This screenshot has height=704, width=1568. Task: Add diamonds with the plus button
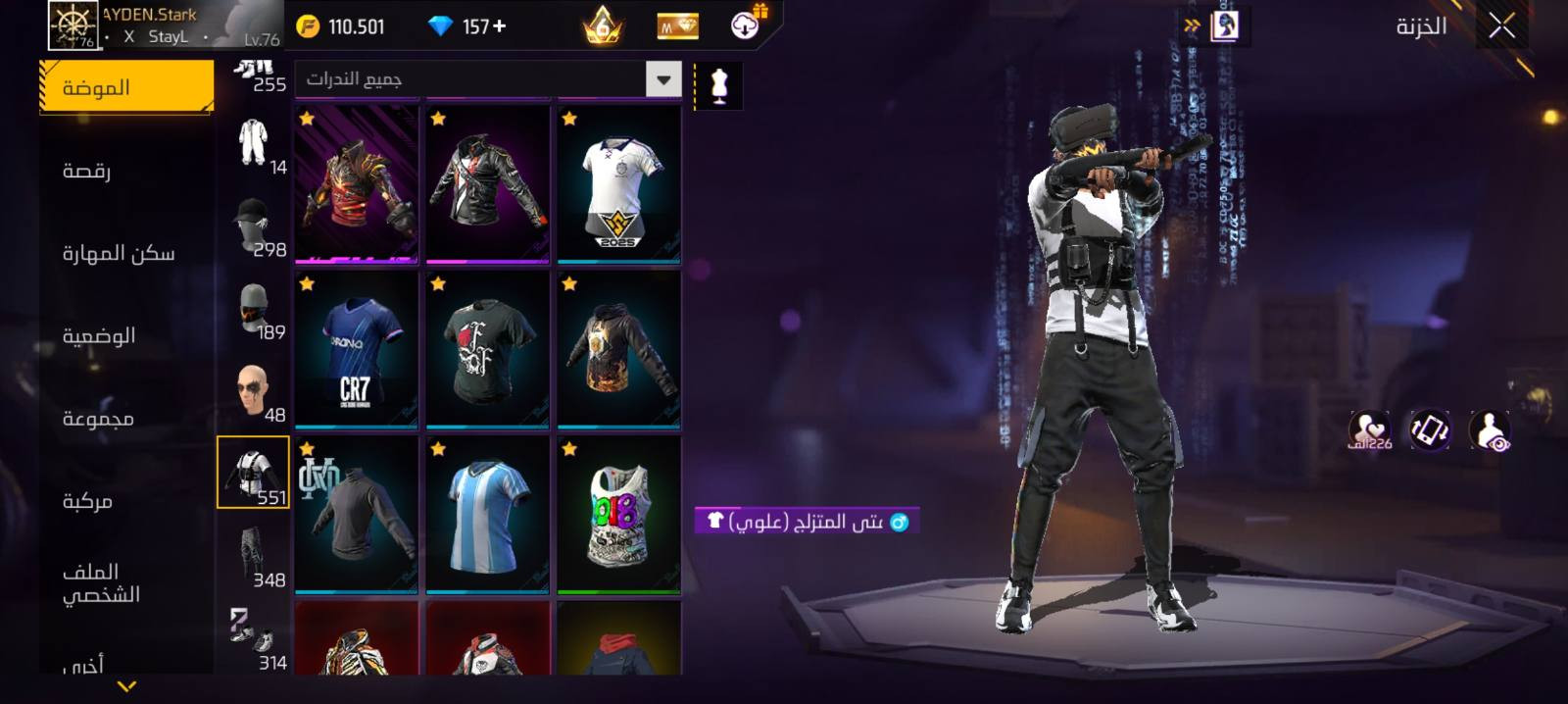pos(500,26)
